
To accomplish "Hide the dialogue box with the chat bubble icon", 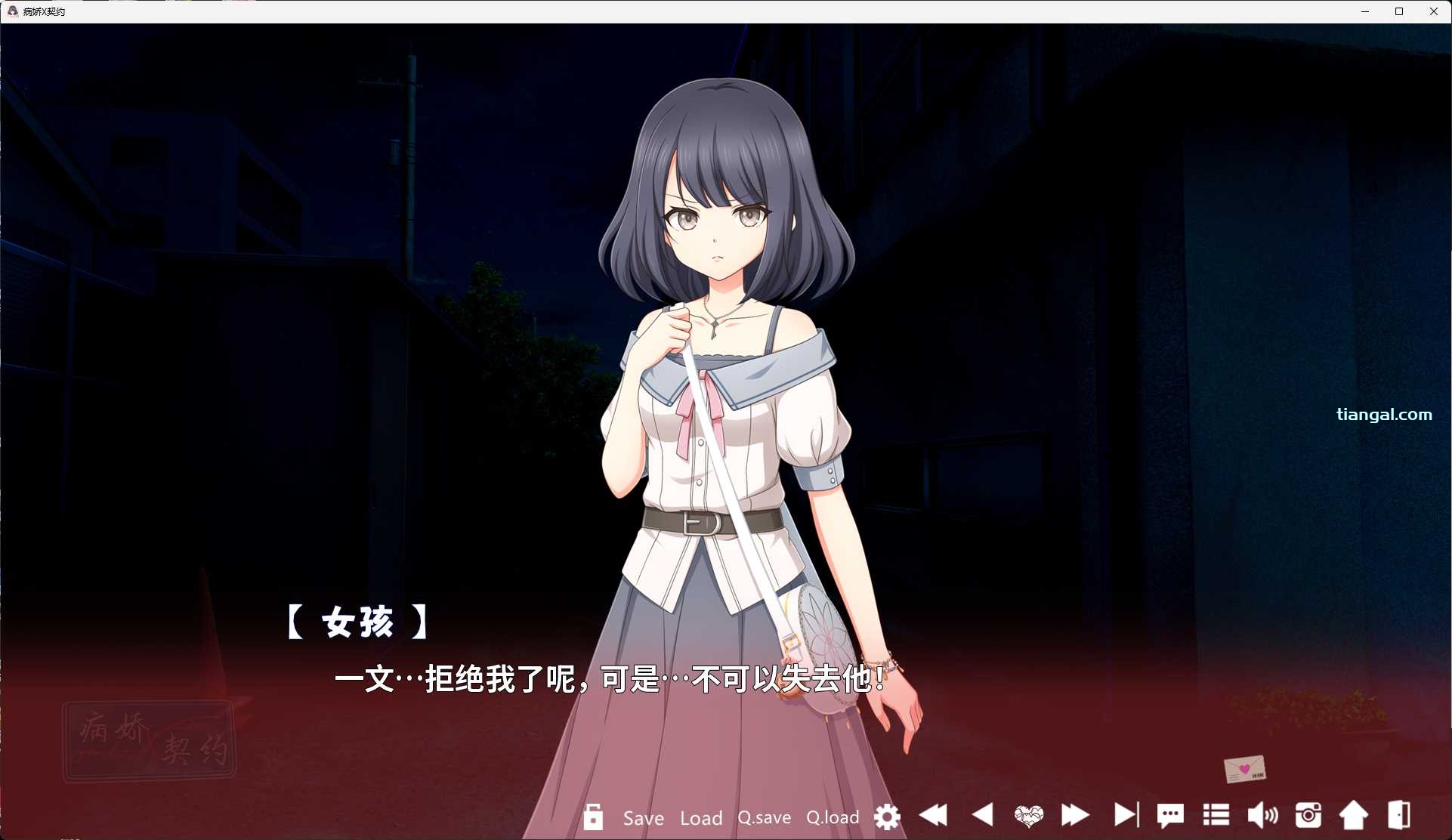I will tap(1171, 816).
